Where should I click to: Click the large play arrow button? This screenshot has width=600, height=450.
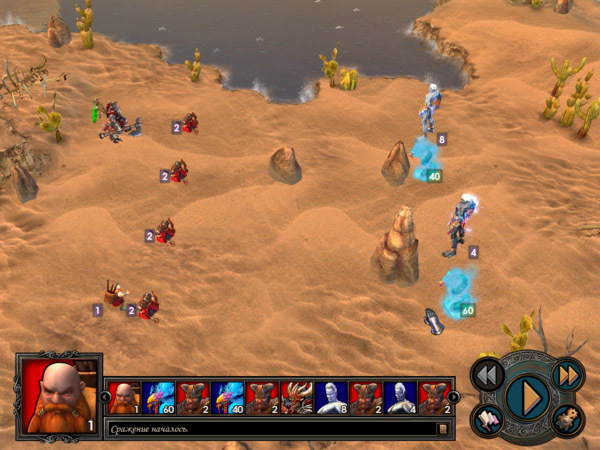(x=527, y=397)
